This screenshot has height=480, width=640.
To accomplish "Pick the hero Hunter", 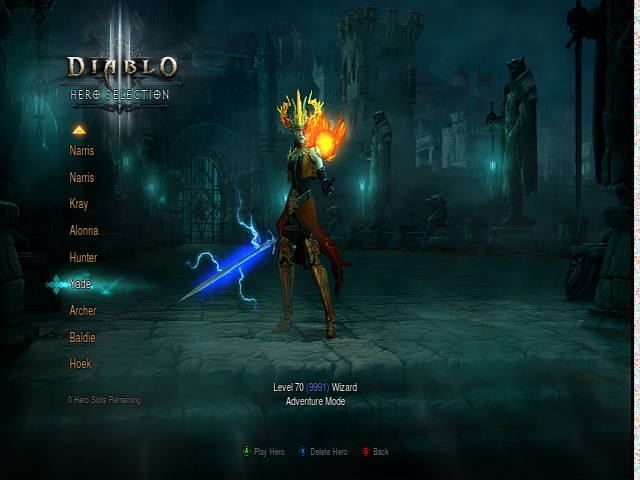I will pyautogui.click(x=83, y=258).
